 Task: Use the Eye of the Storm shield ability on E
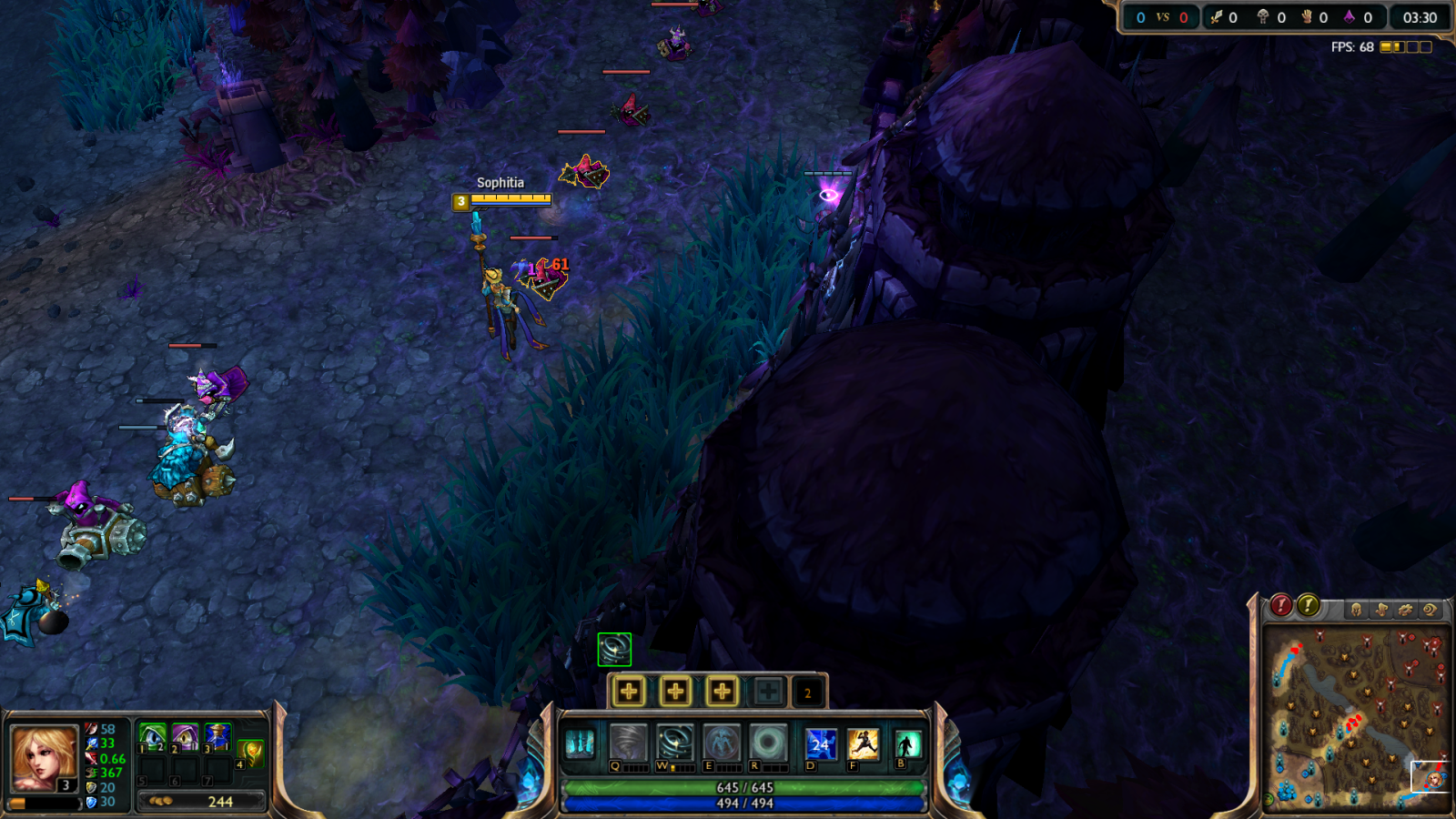(722, 743)
